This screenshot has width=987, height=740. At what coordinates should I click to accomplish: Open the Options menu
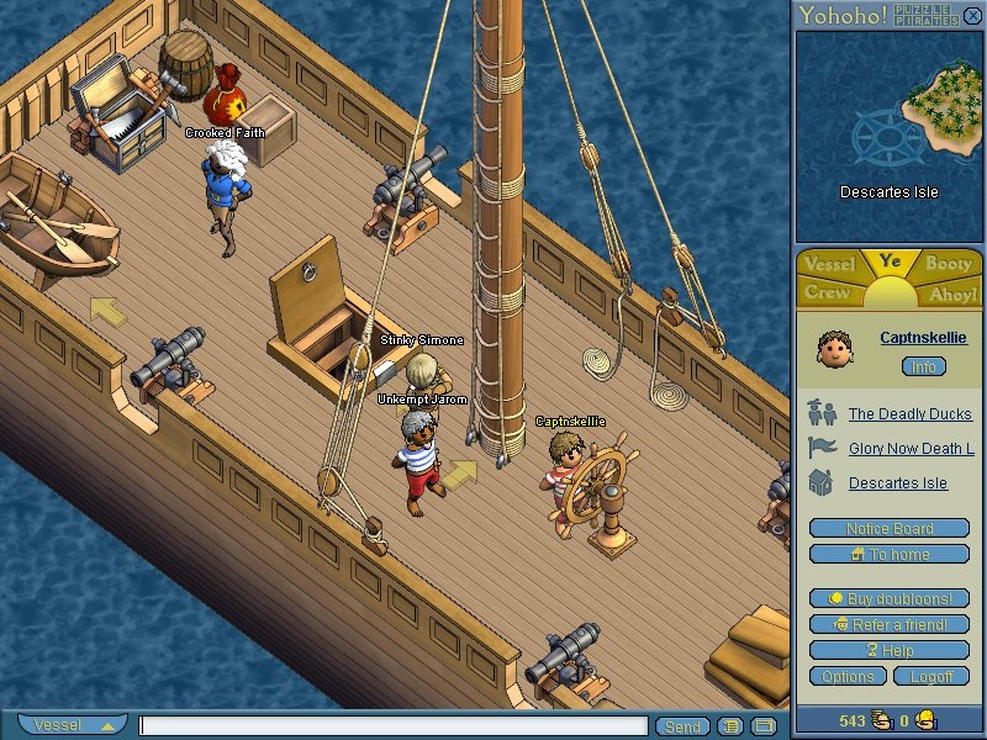click(x=847, y=677)
